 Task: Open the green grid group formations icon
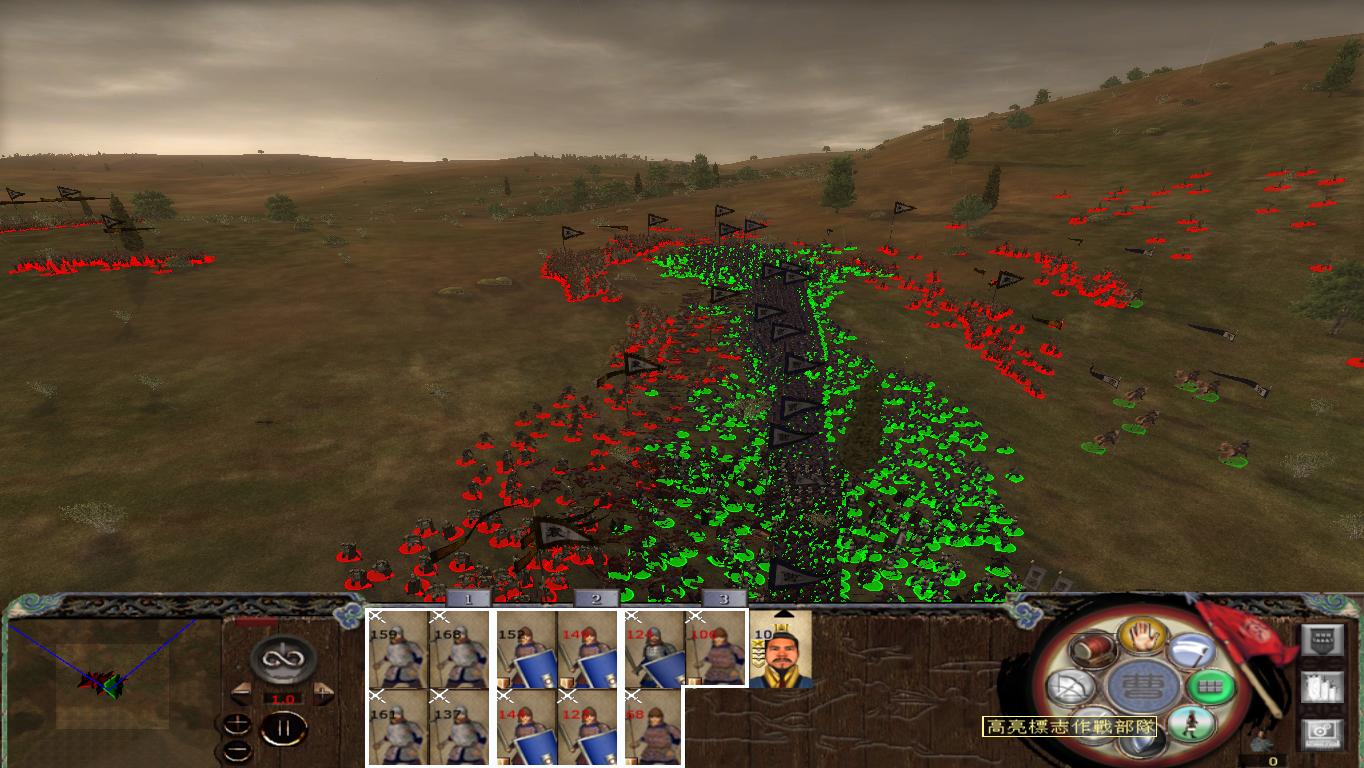coord(1209,685)
